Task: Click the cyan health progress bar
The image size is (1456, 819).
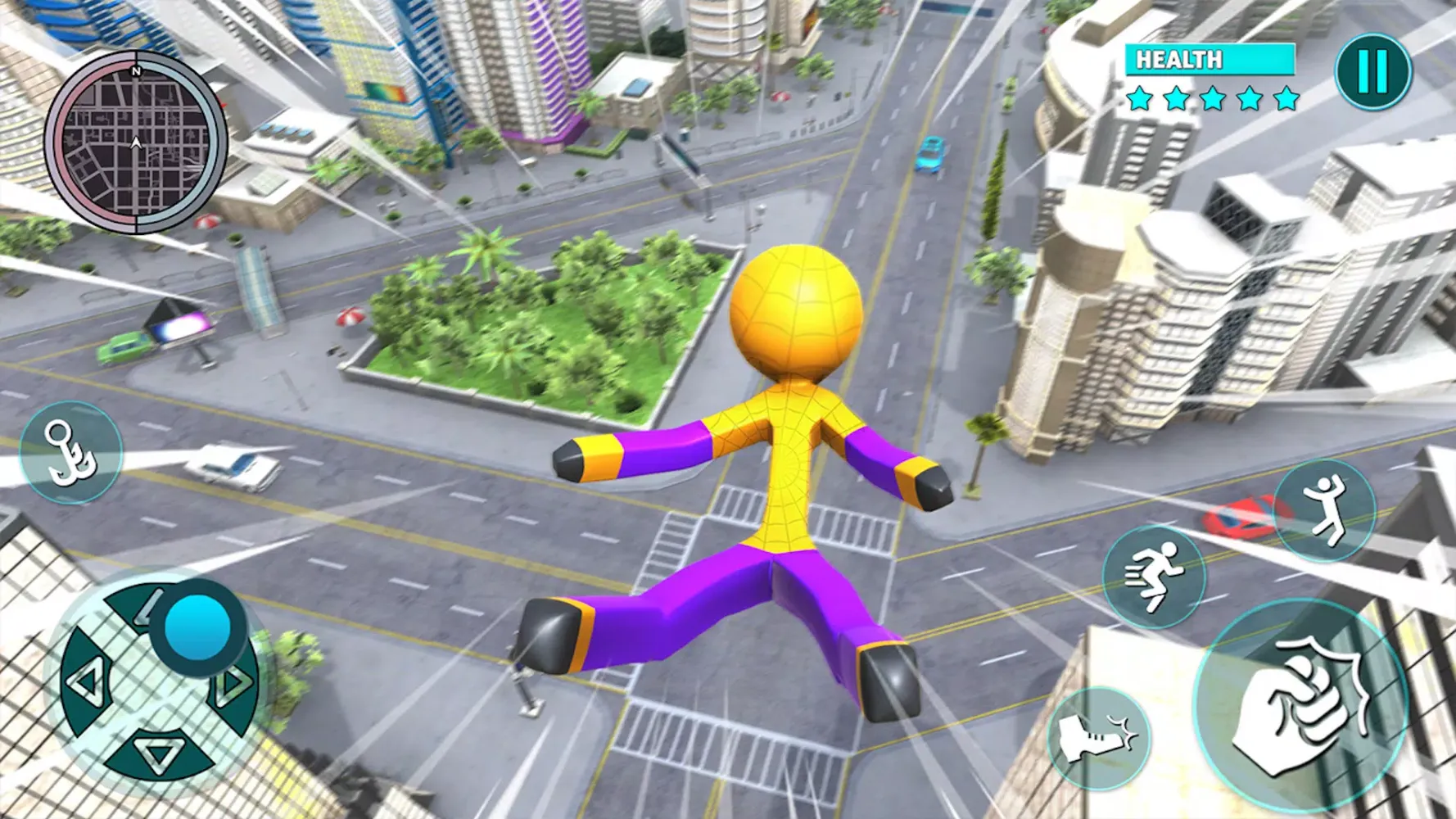Action: point(1208,61)
